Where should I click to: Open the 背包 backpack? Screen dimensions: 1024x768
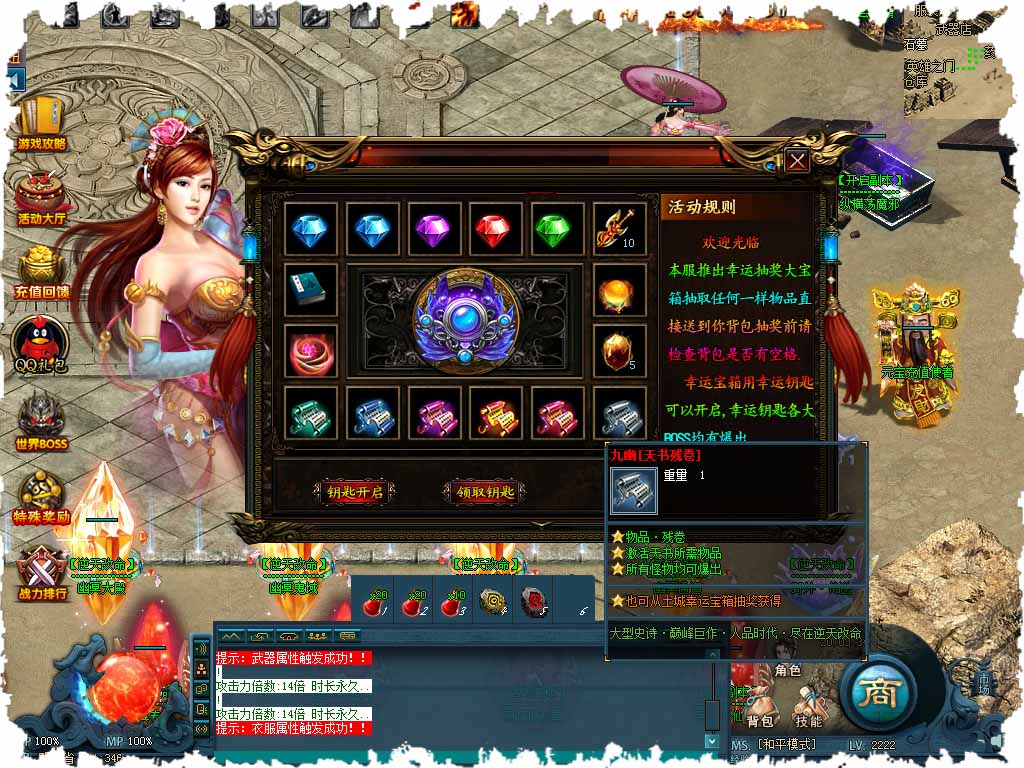click(761, 706)
